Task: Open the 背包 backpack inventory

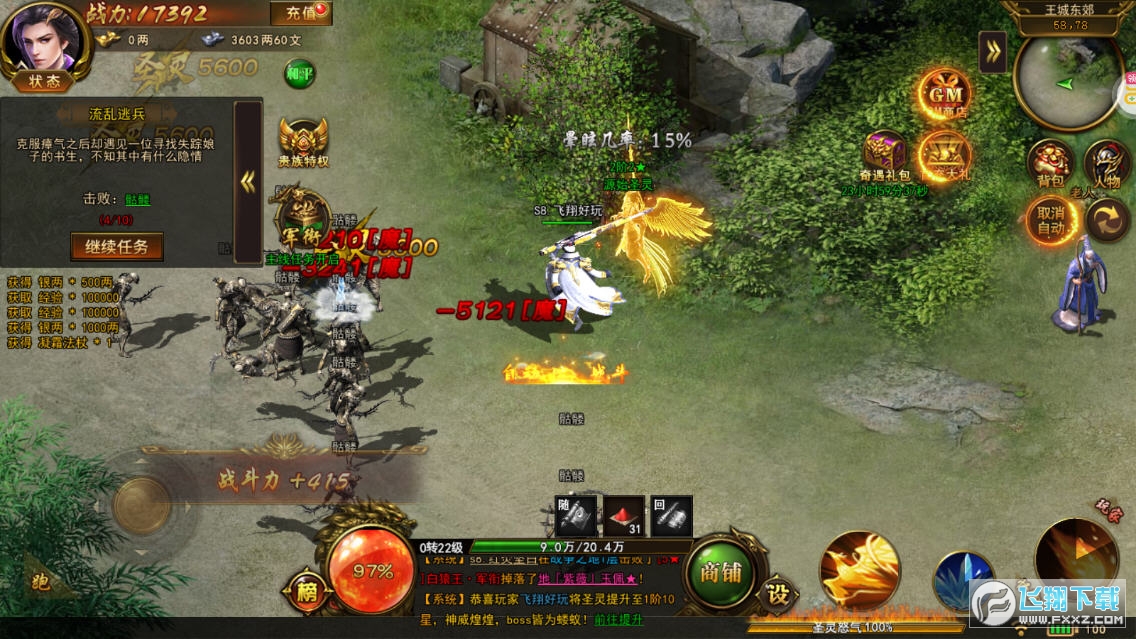Action: click(x=1050, y=163)
